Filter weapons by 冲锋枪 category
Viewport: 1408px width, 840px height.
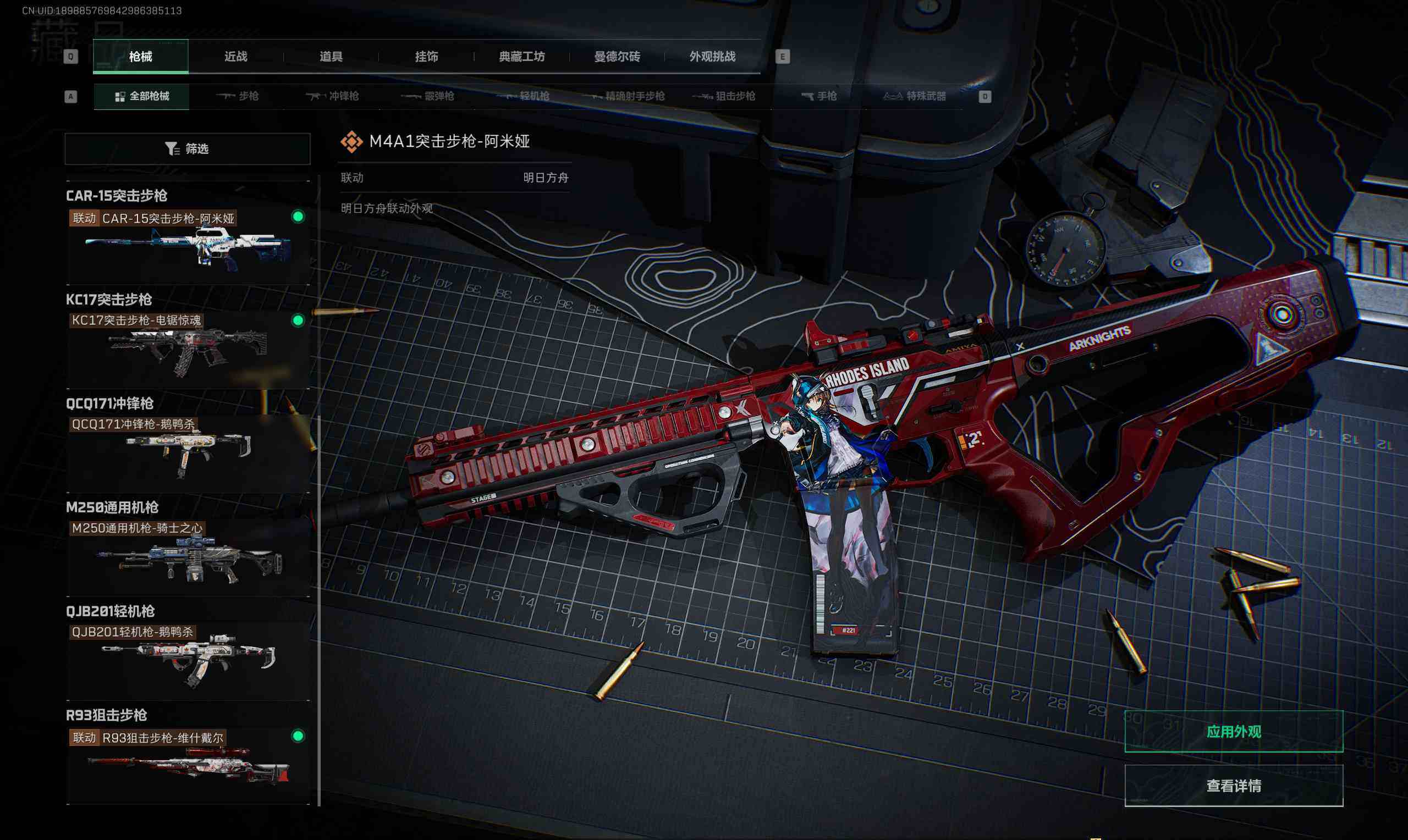pos(333,96)
